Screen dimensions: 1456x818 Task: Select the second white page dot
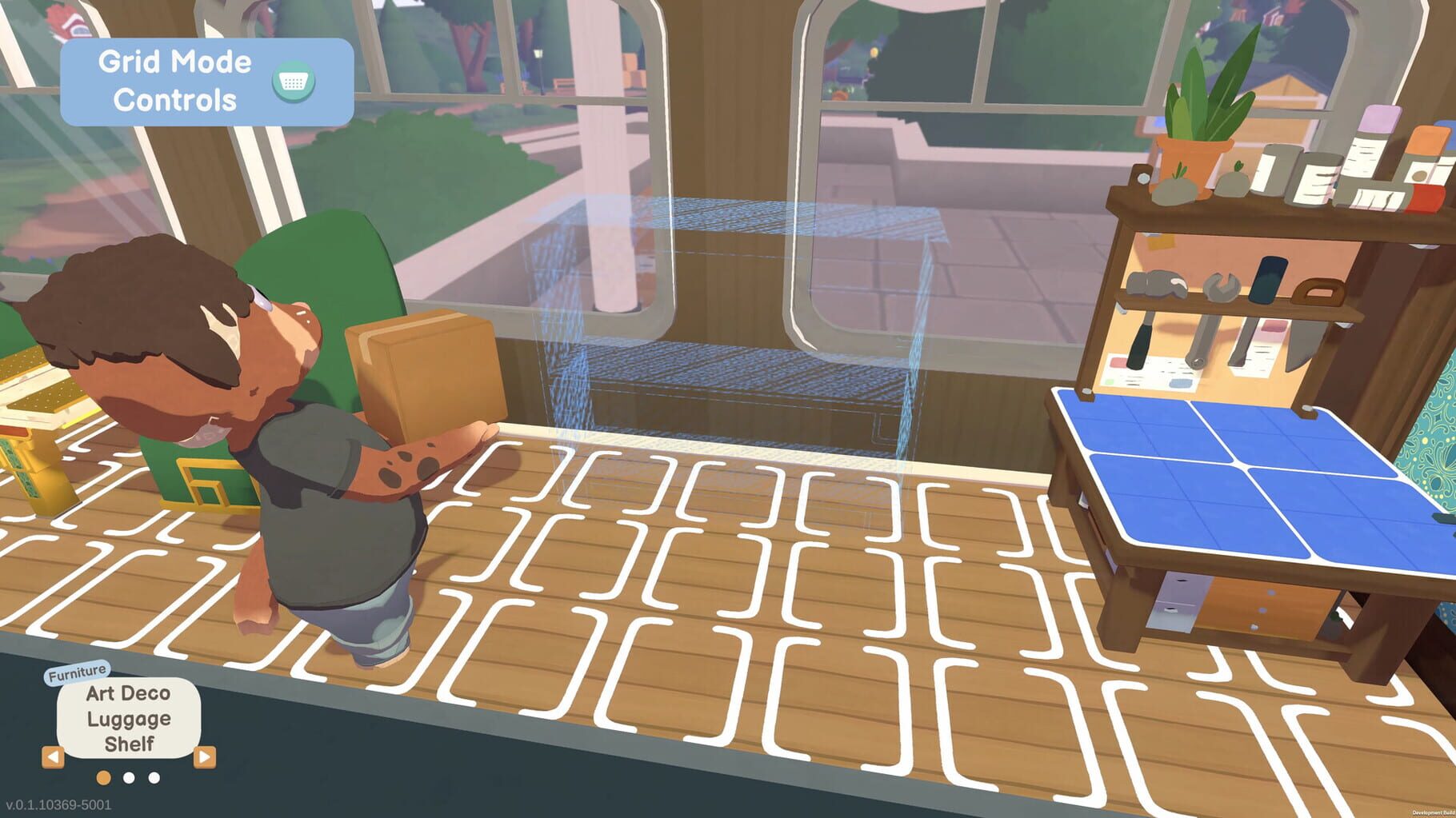[129, 777]
